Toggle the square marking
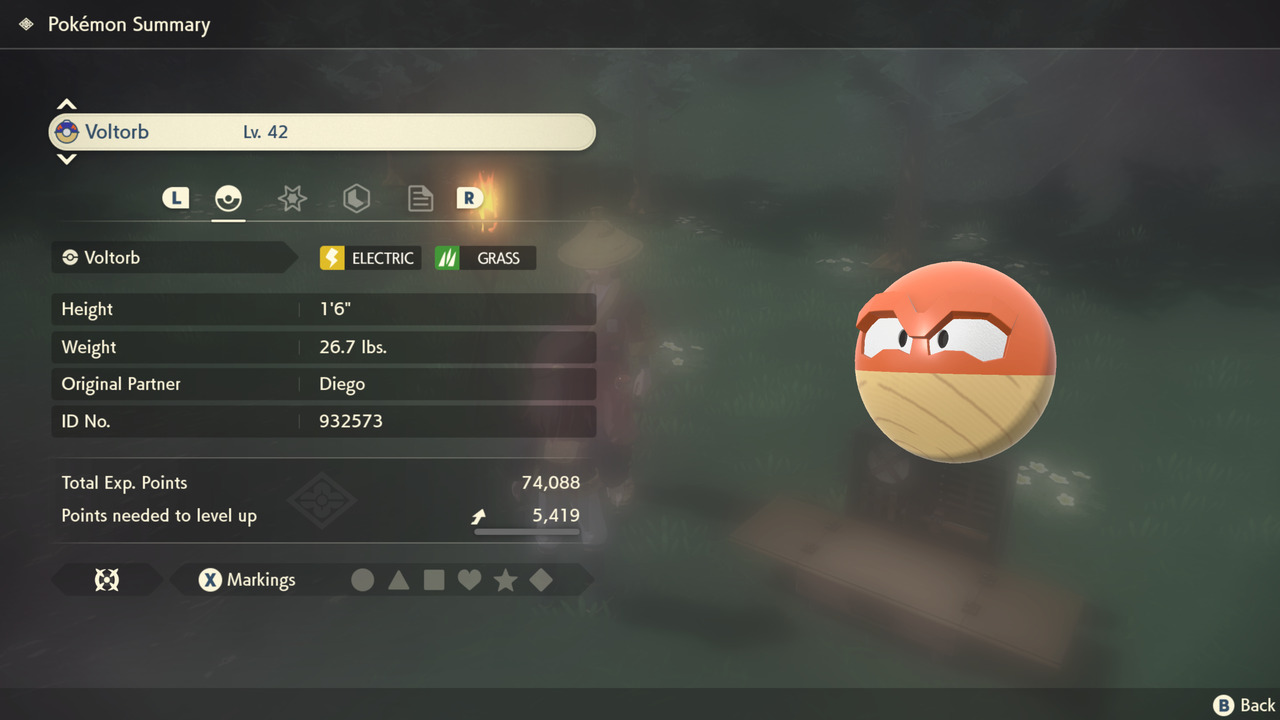Screen dimensions: 1280x720 434,580
